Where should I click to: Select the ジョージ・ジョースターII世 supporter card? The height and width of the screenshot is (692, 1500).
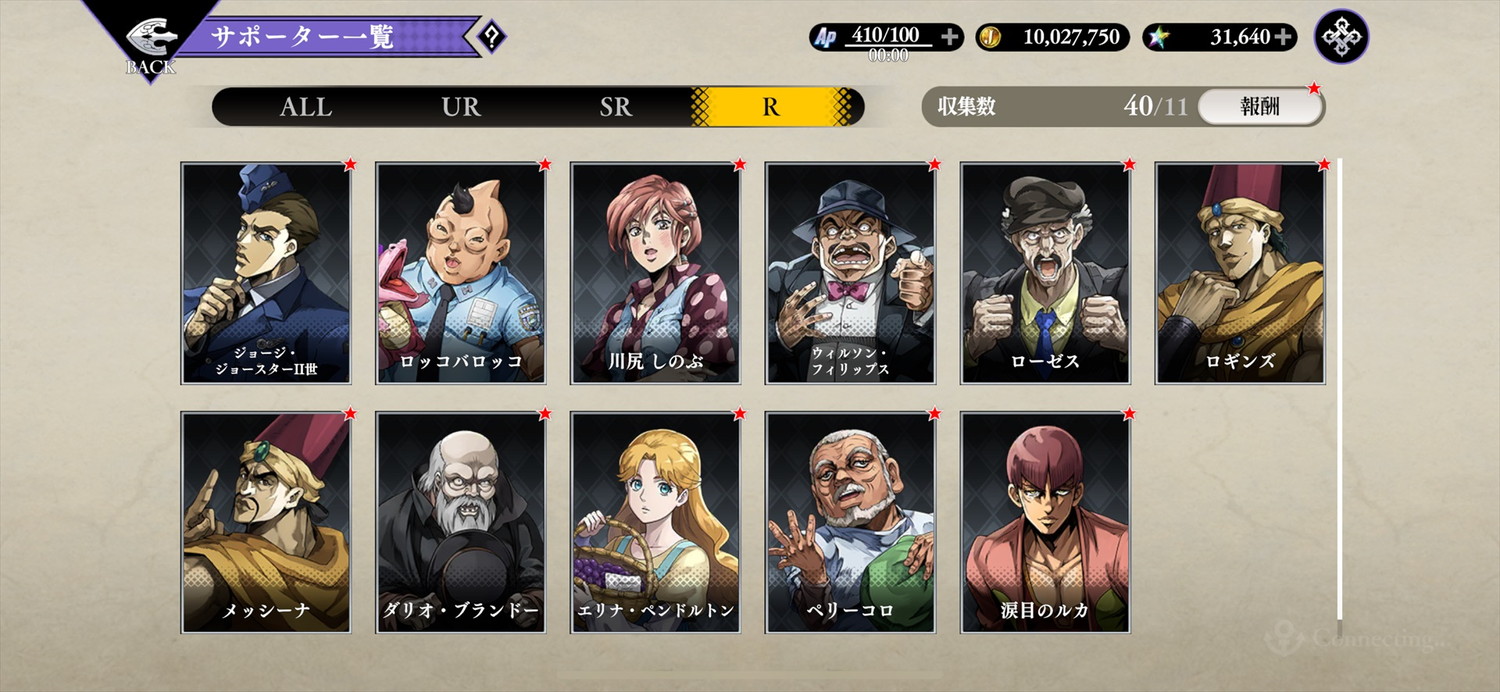click(266, 273)
